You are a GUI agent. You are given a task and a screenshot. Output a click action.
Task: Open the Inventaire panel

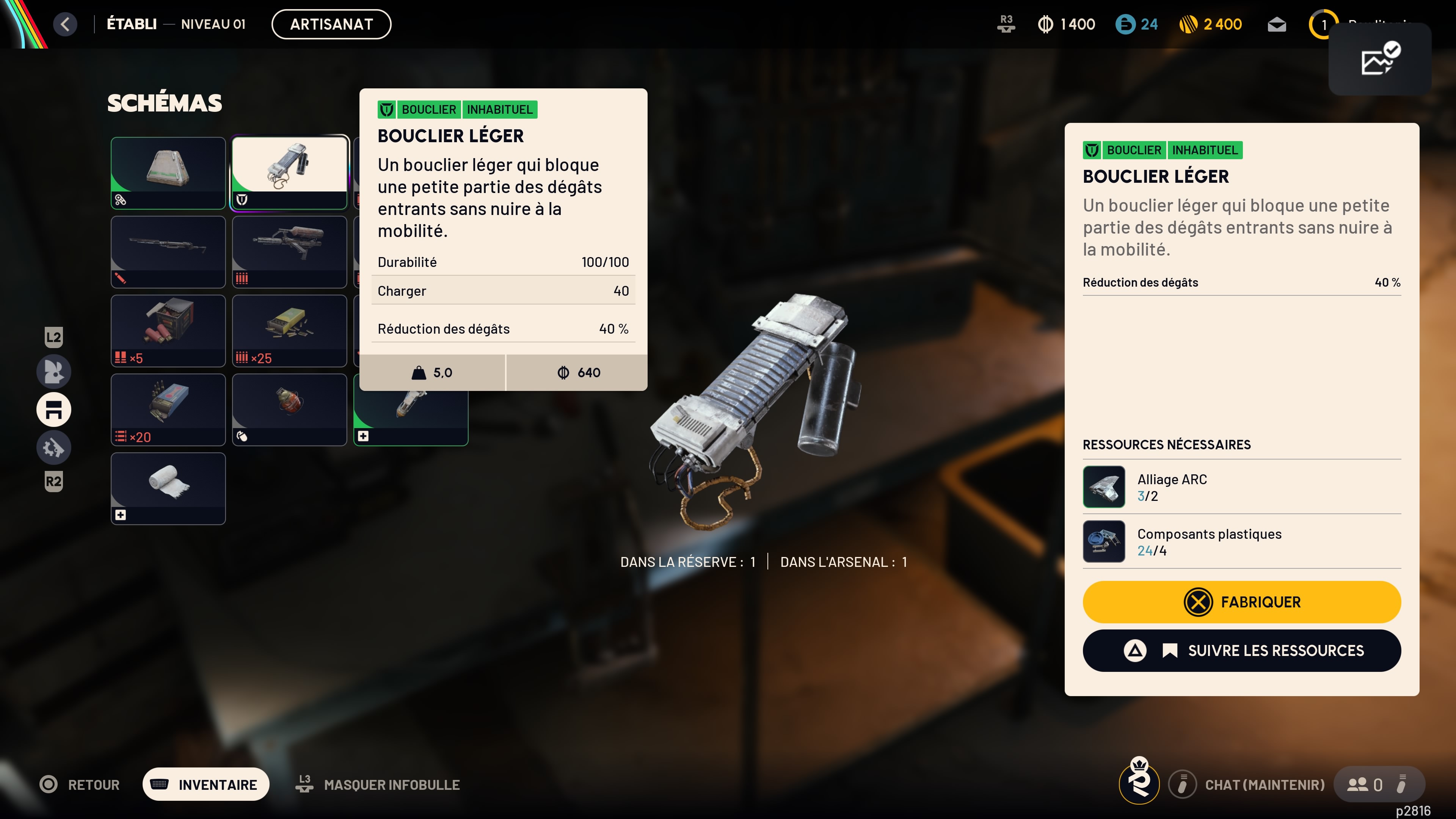point(206,784)
